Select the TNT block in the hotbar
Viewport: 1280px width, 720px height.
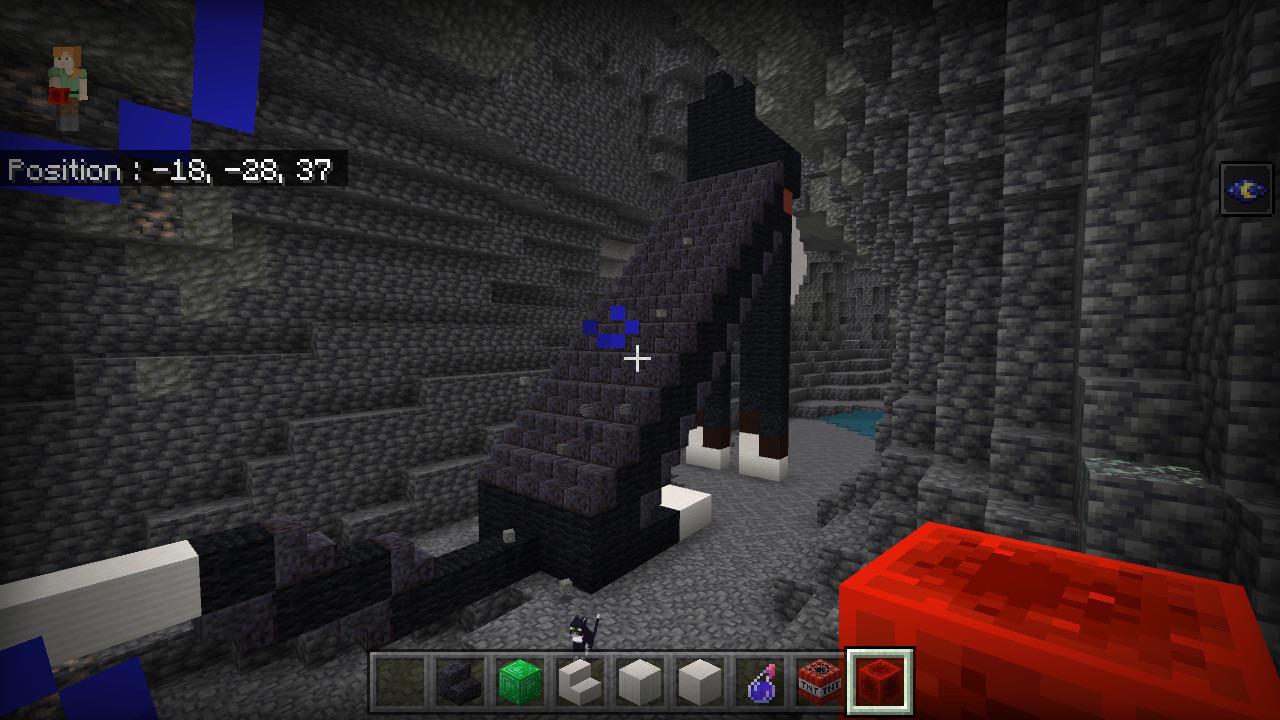click(818, 680)
